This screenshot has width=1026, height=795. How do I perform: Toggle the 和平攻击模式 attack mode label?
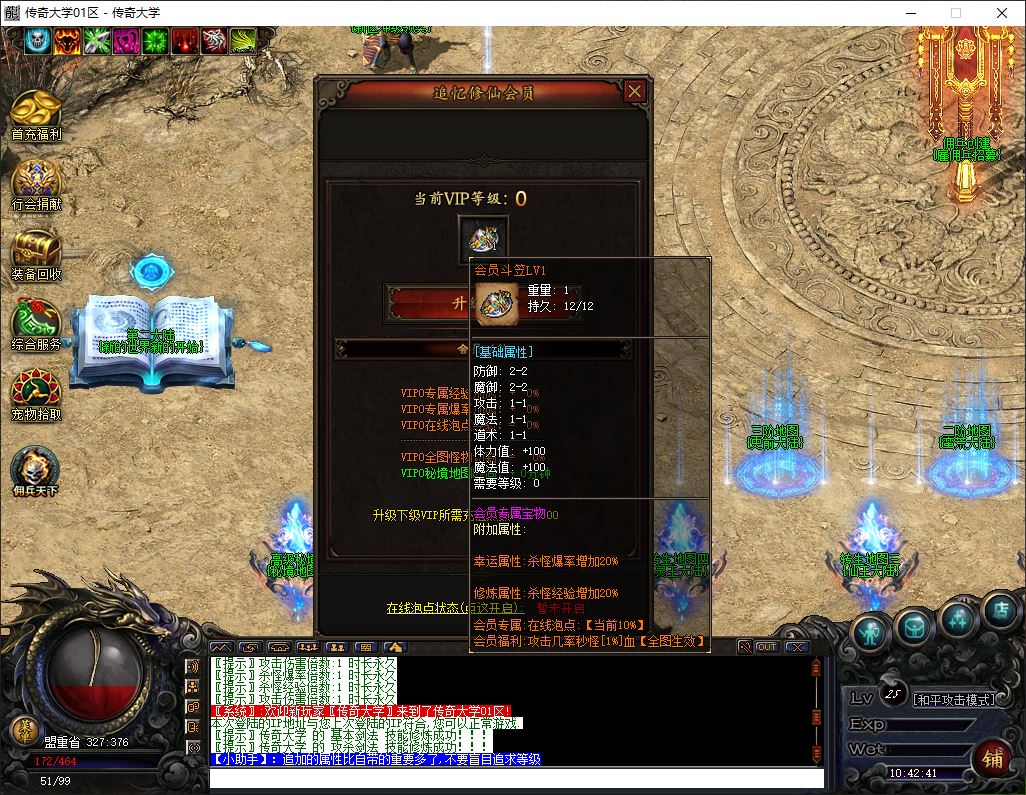click(955, 699)
